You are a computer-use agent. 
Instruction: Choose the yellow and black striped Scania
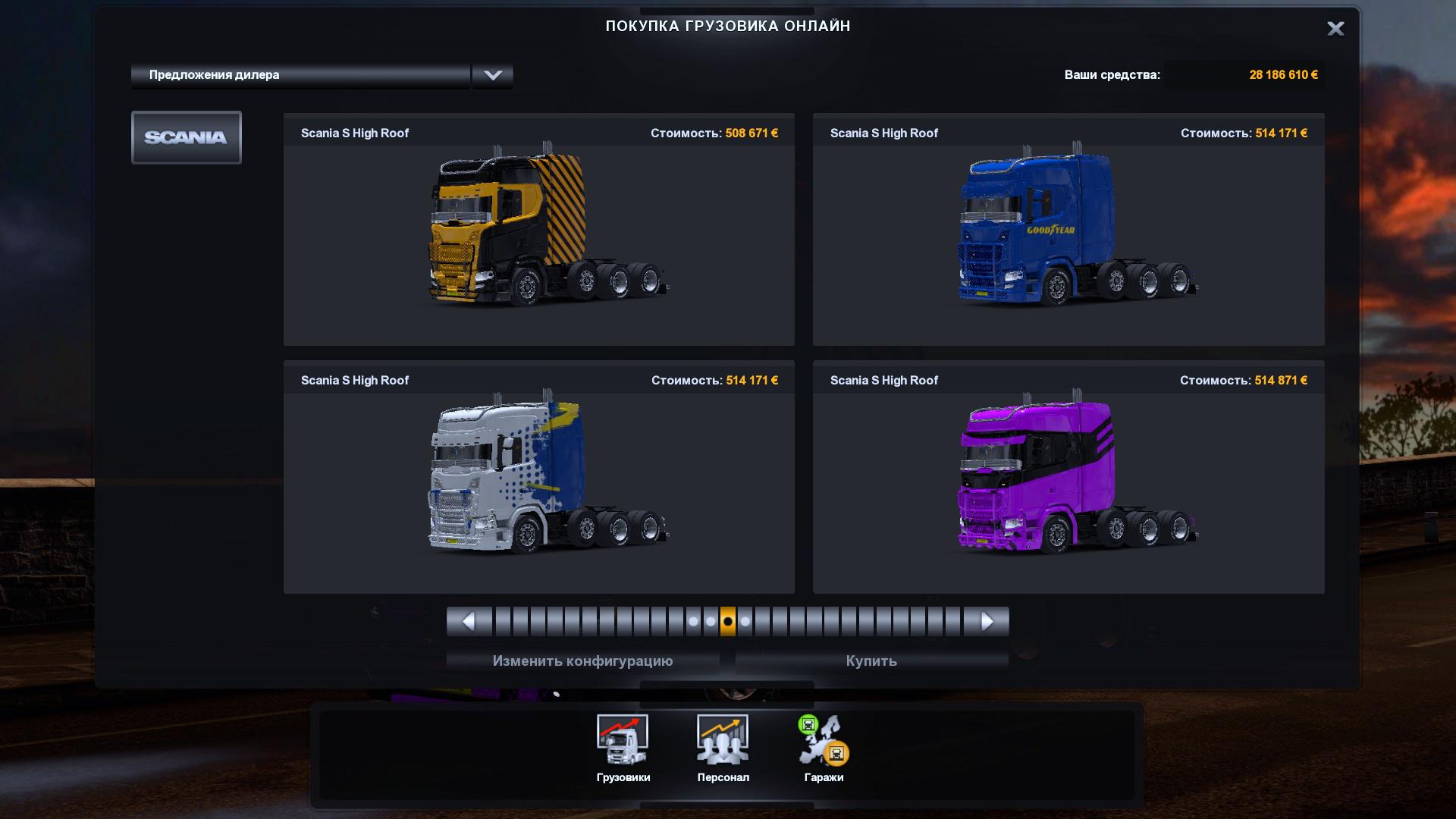point(538,230)
